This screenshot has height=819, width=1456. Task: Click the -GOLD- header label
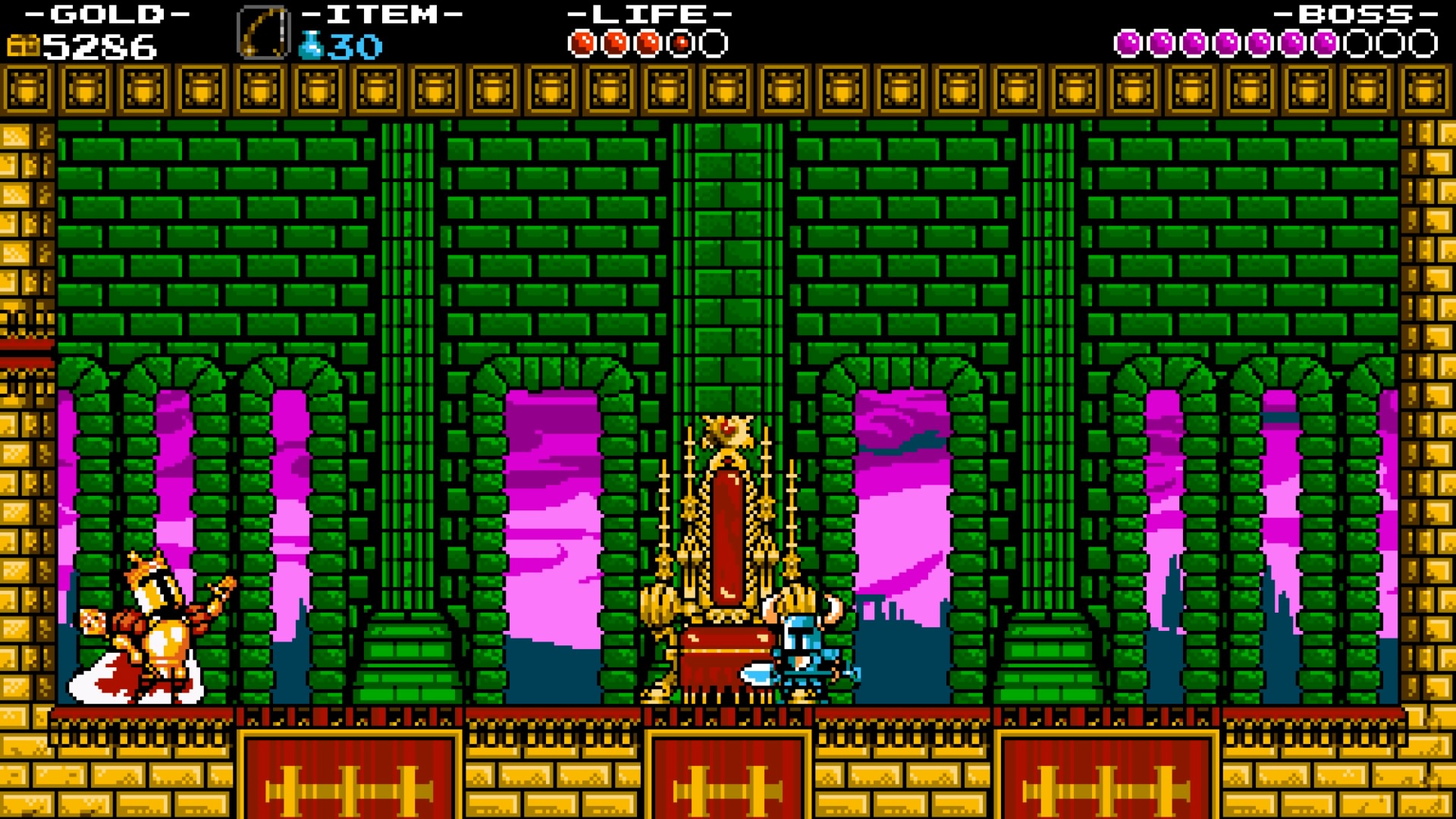[x=108, y=12]
